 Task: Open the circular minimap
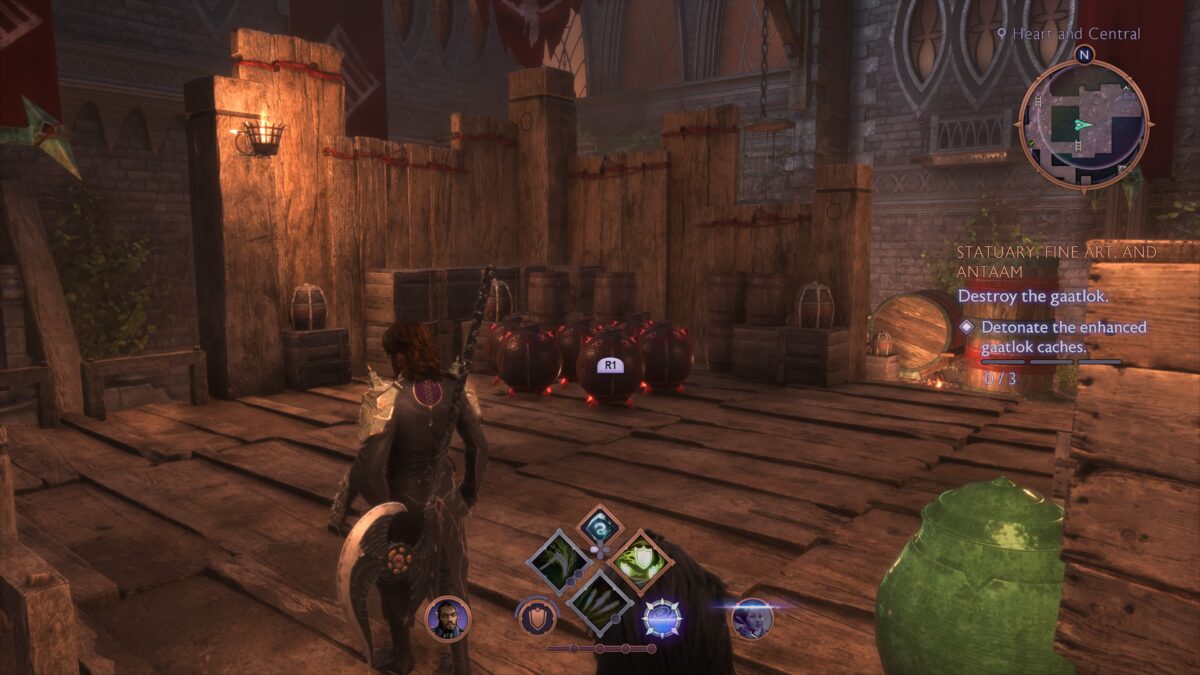[1083, 124]
